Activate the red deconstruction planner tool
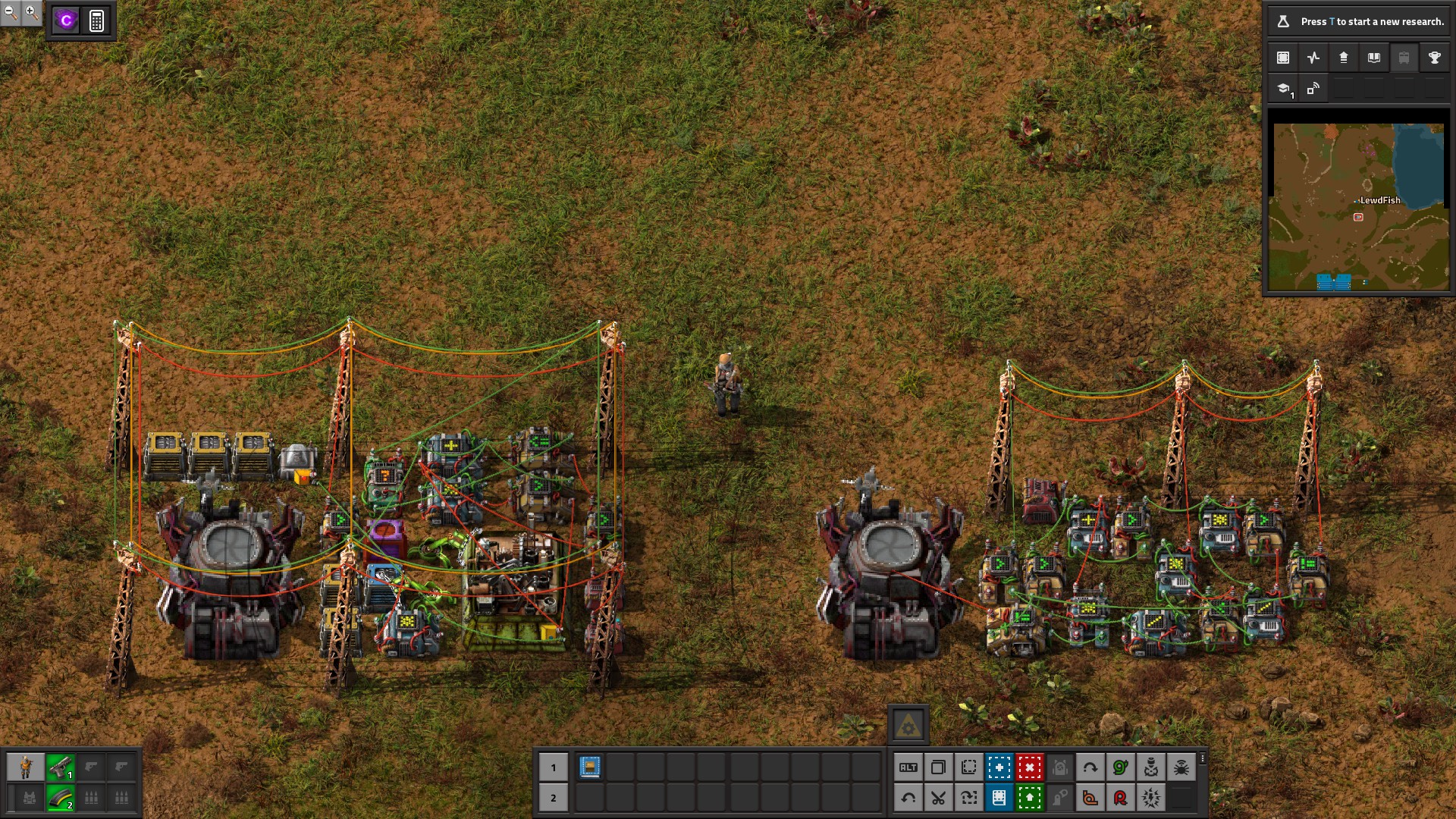Screen dimensions: 1456x819 tap(1029, 767)
